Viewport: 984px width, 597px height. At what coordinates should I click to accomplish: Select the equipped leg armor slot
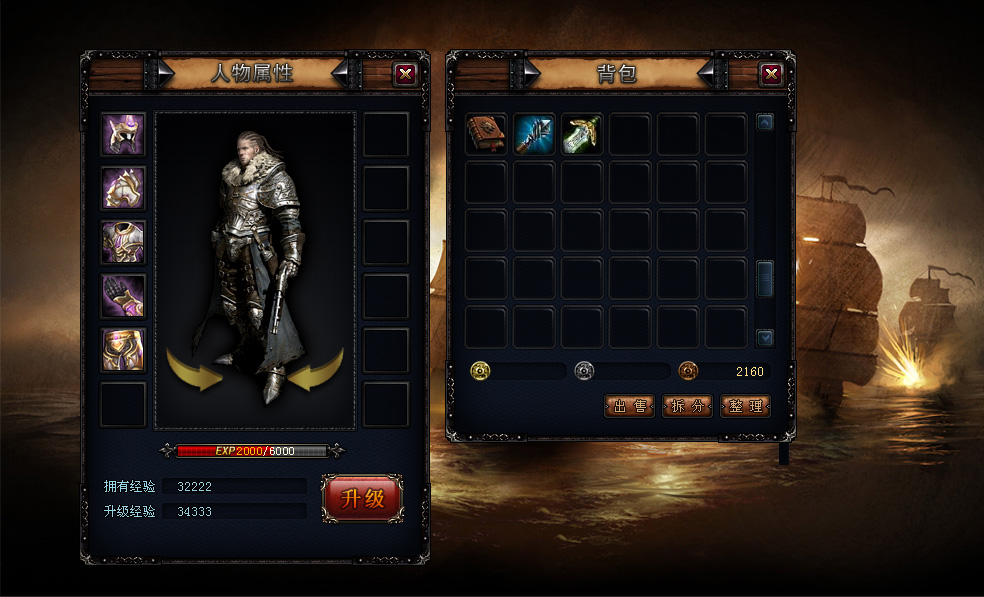(x=123, y=350)
